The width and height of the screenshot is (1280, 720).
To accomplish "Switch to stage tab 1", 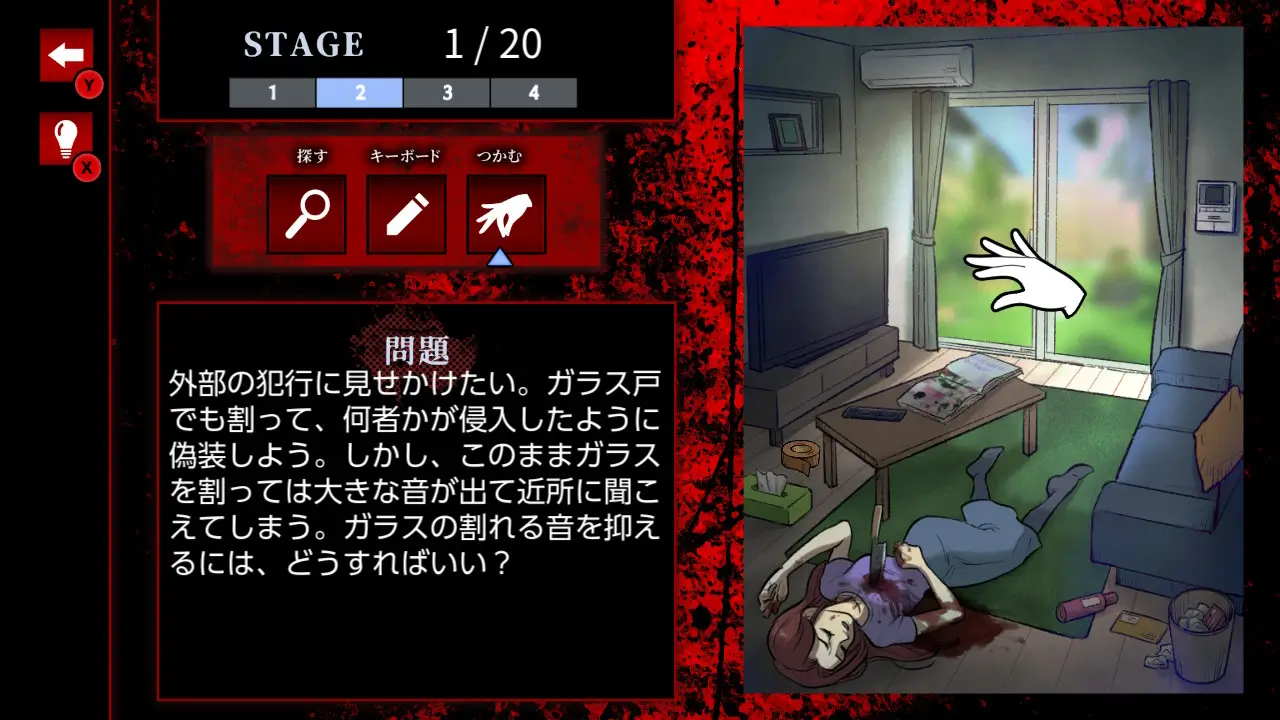I will [x=271, y=93].
